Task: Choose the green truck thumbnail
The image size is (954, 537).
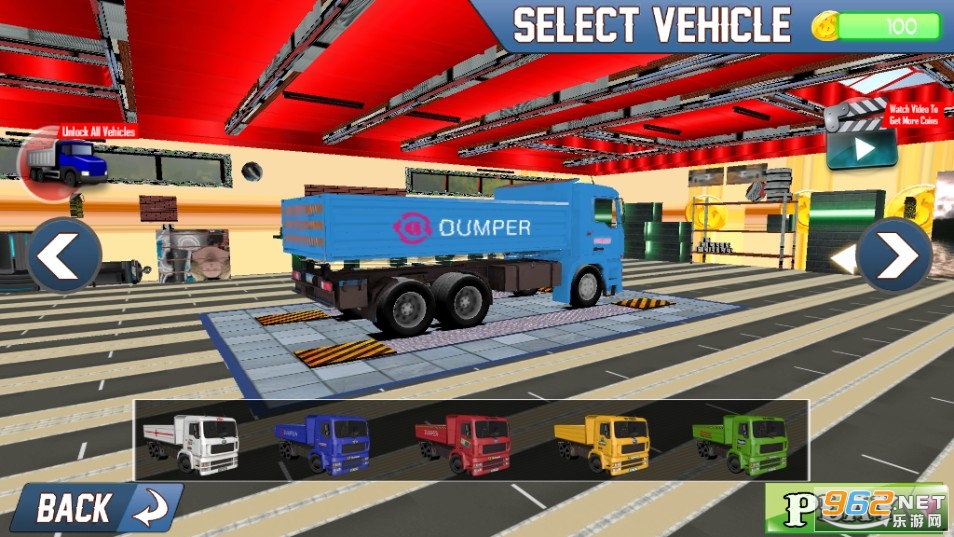Action: (x=742, y=442)
